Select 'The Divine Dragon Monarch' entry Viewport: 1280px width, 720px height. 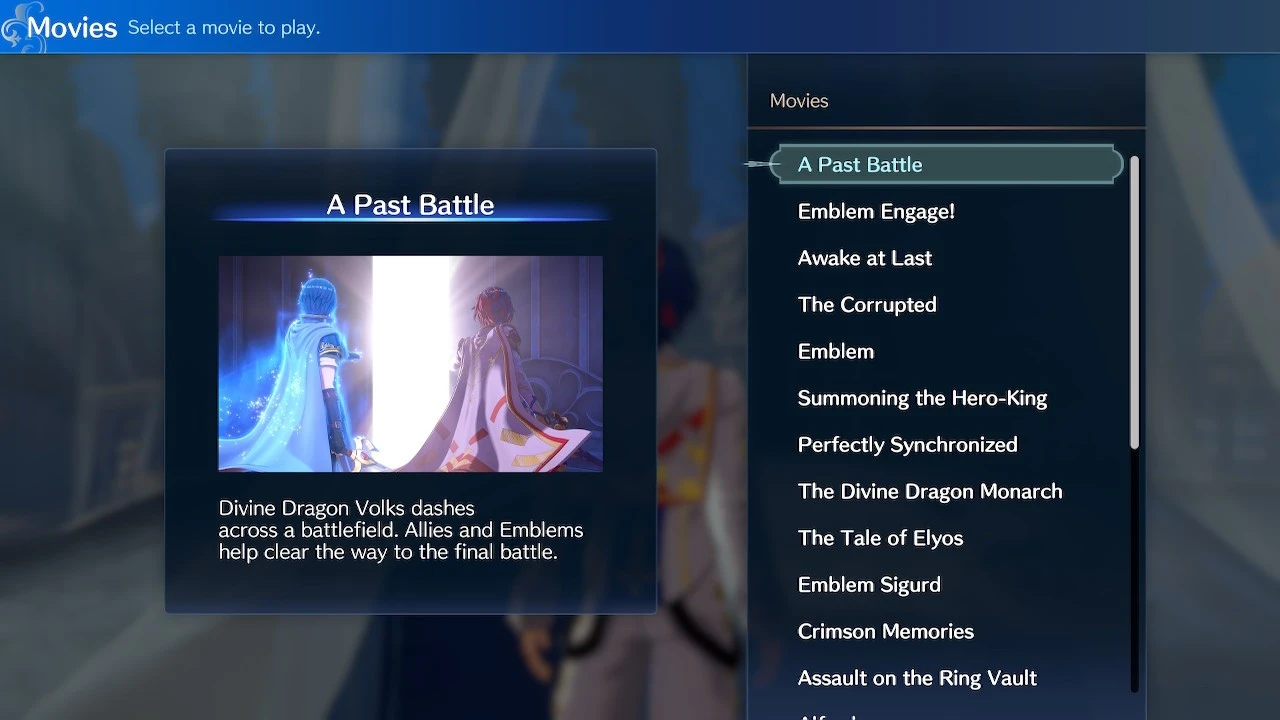pyautogui.click(x=930, y=491)
